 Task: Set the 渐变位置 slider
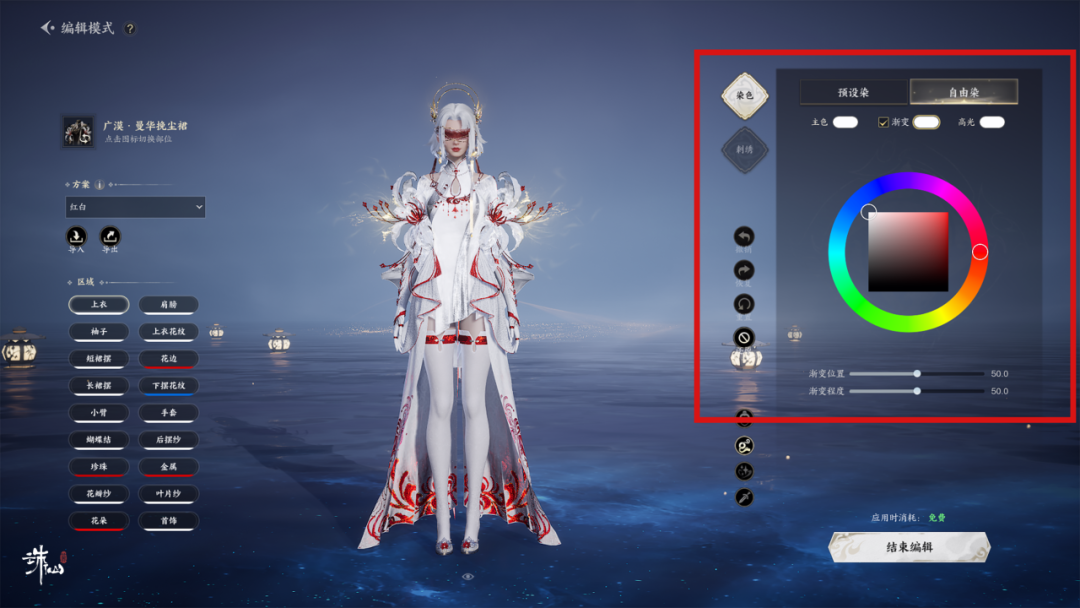click(917, 373)
